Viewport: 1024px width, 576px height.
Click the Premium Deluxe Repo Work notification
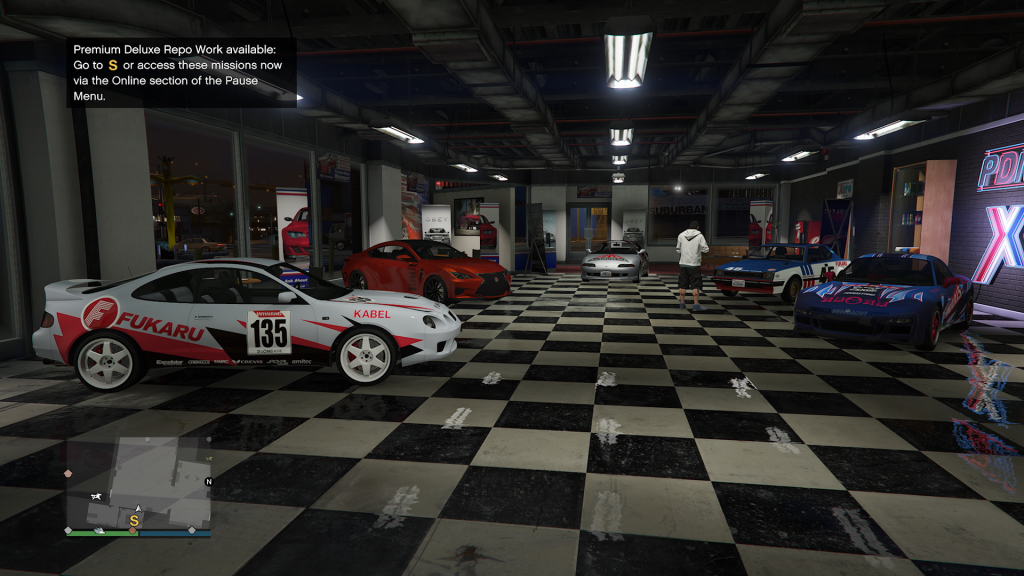pyautogui.click(x=181, y=72)
